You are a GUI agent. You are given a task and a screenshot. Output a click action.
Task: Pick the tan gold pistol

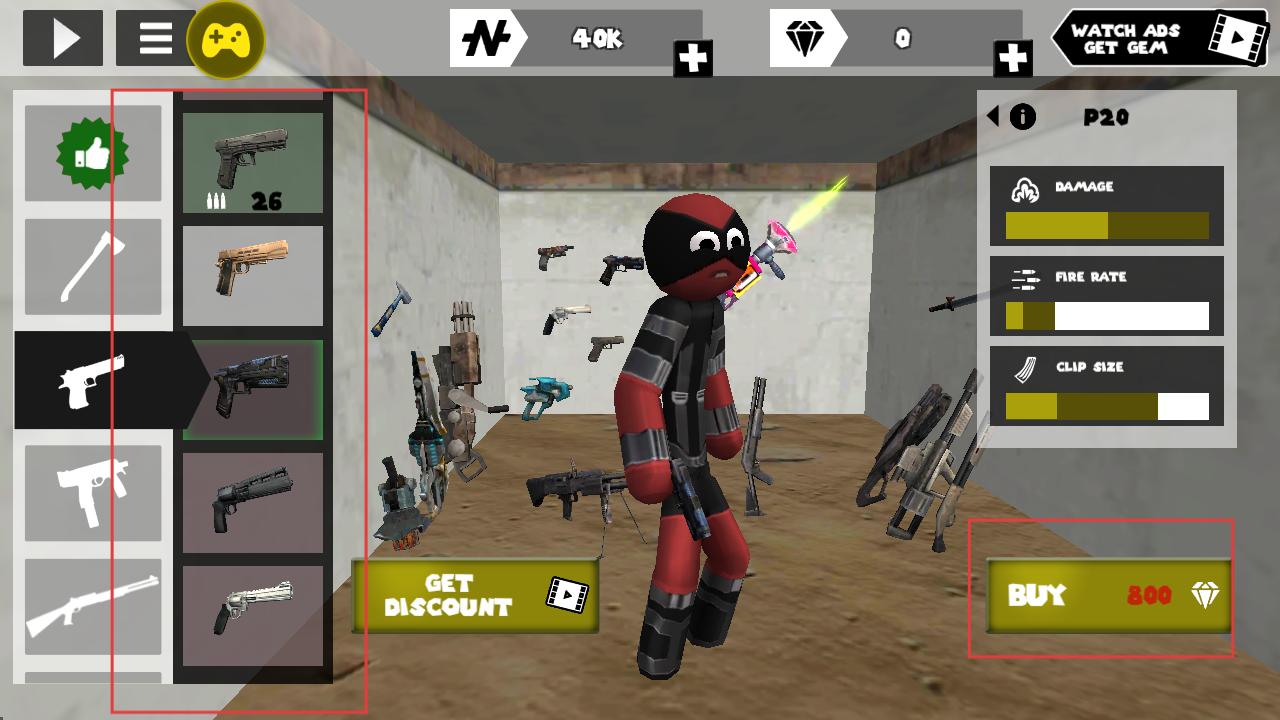(x=253, y=275)
